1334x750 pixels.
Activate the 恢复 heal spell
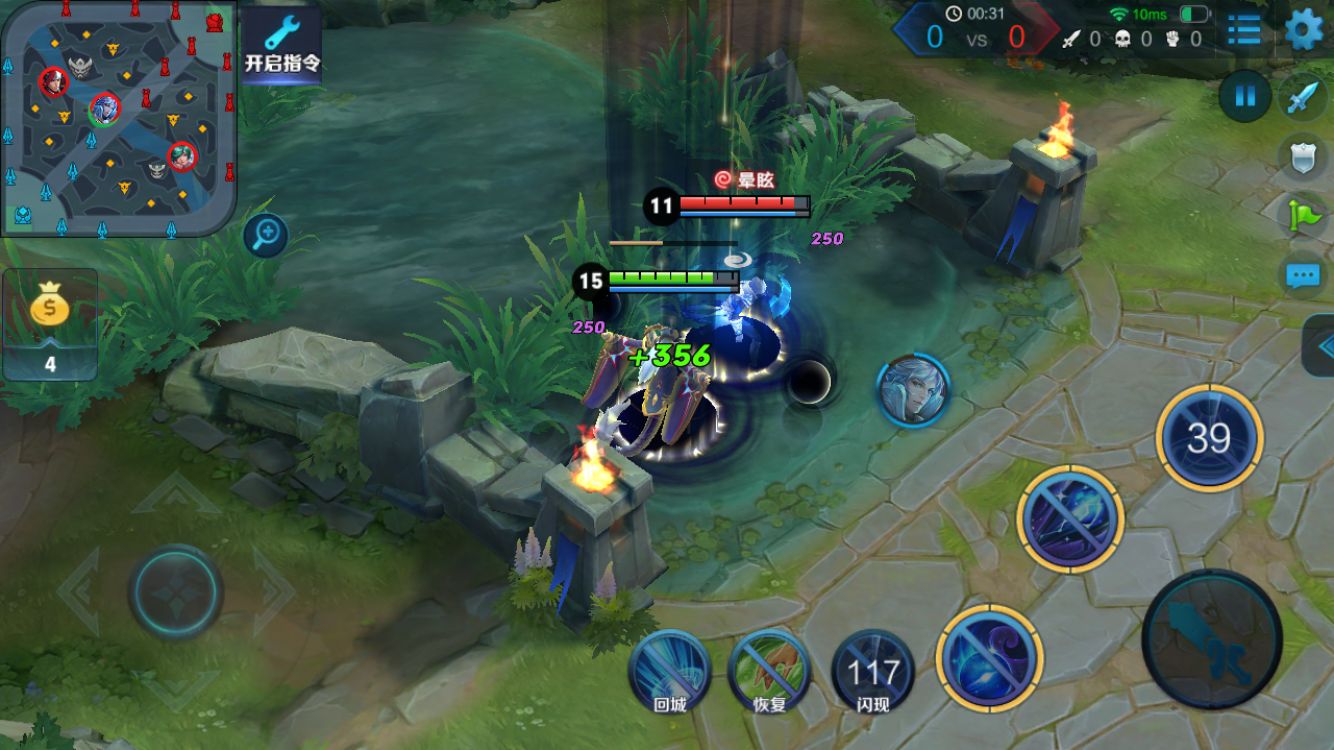pyautogui.click(x=769, y=669)
